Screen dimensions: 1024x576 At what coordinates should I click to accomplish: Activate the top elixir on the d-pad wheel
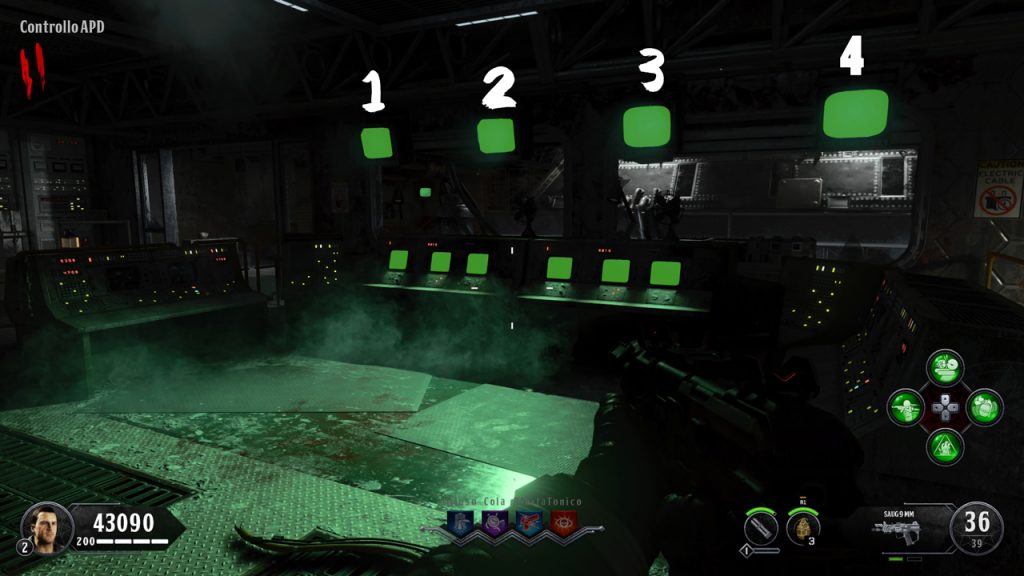[x=944, y=367]
